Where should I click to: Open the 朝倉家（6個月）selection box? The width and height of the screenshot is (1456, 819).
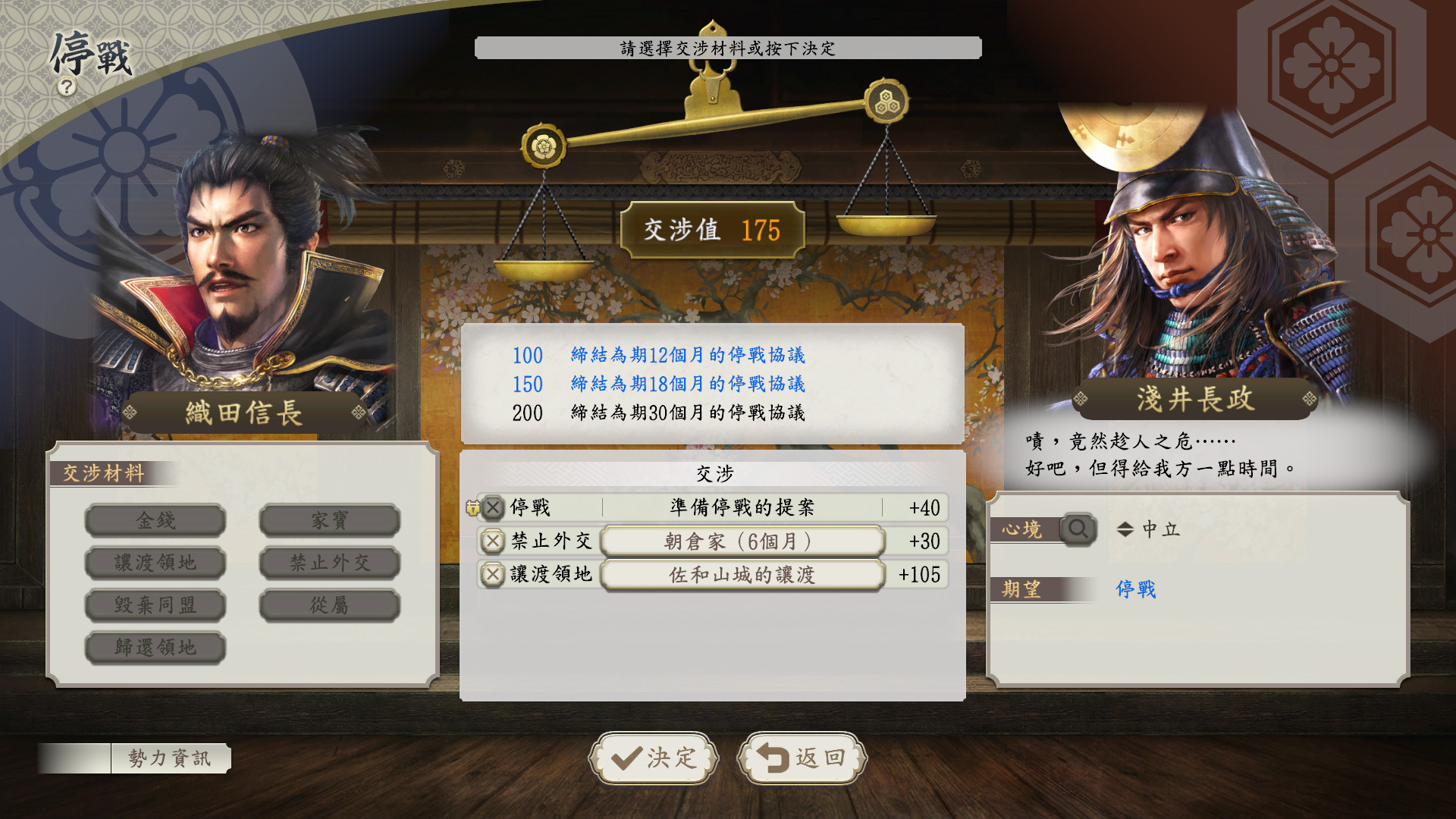(x=741, y=541)
